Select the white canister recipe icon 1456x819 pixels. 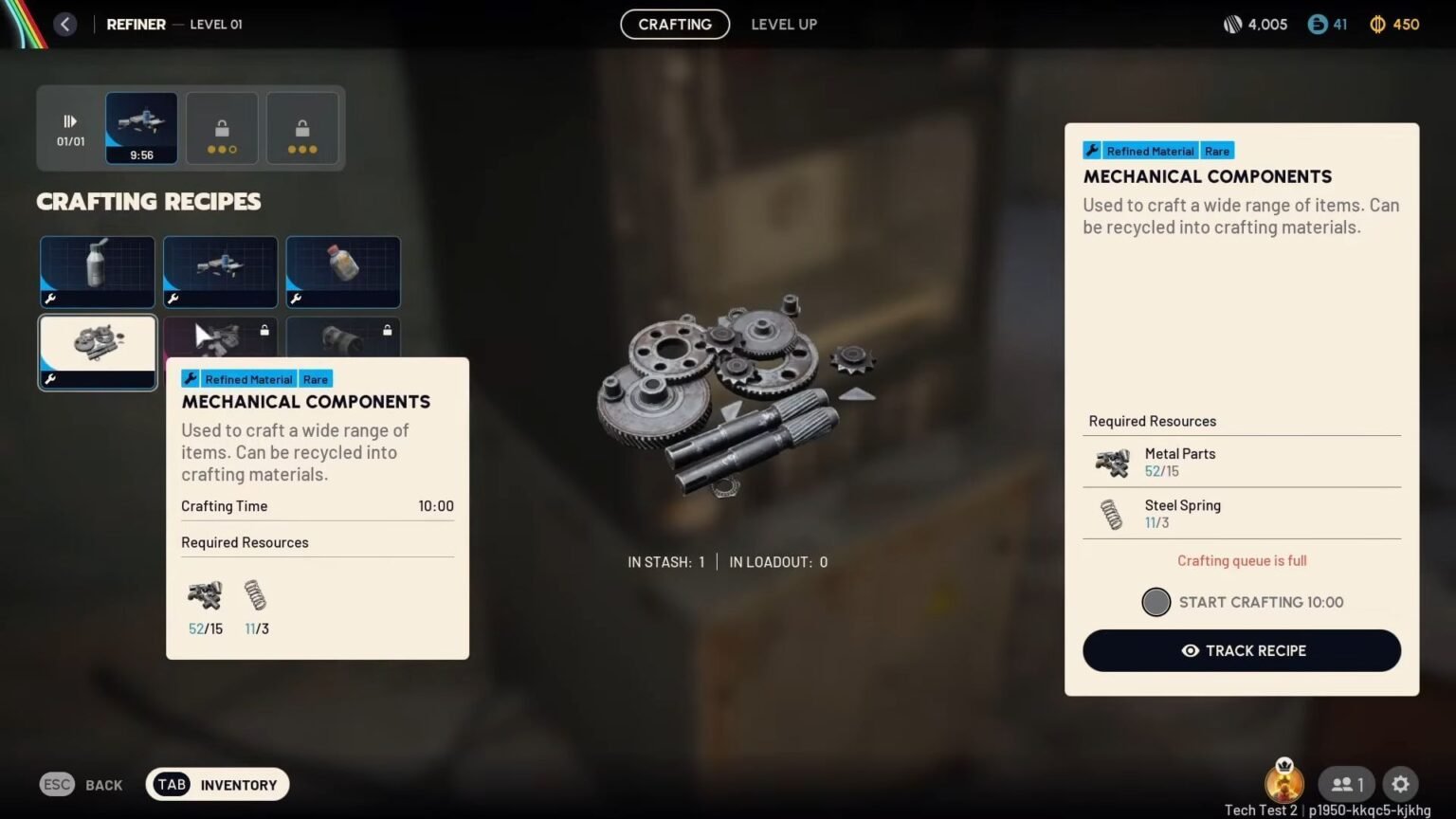97,271
